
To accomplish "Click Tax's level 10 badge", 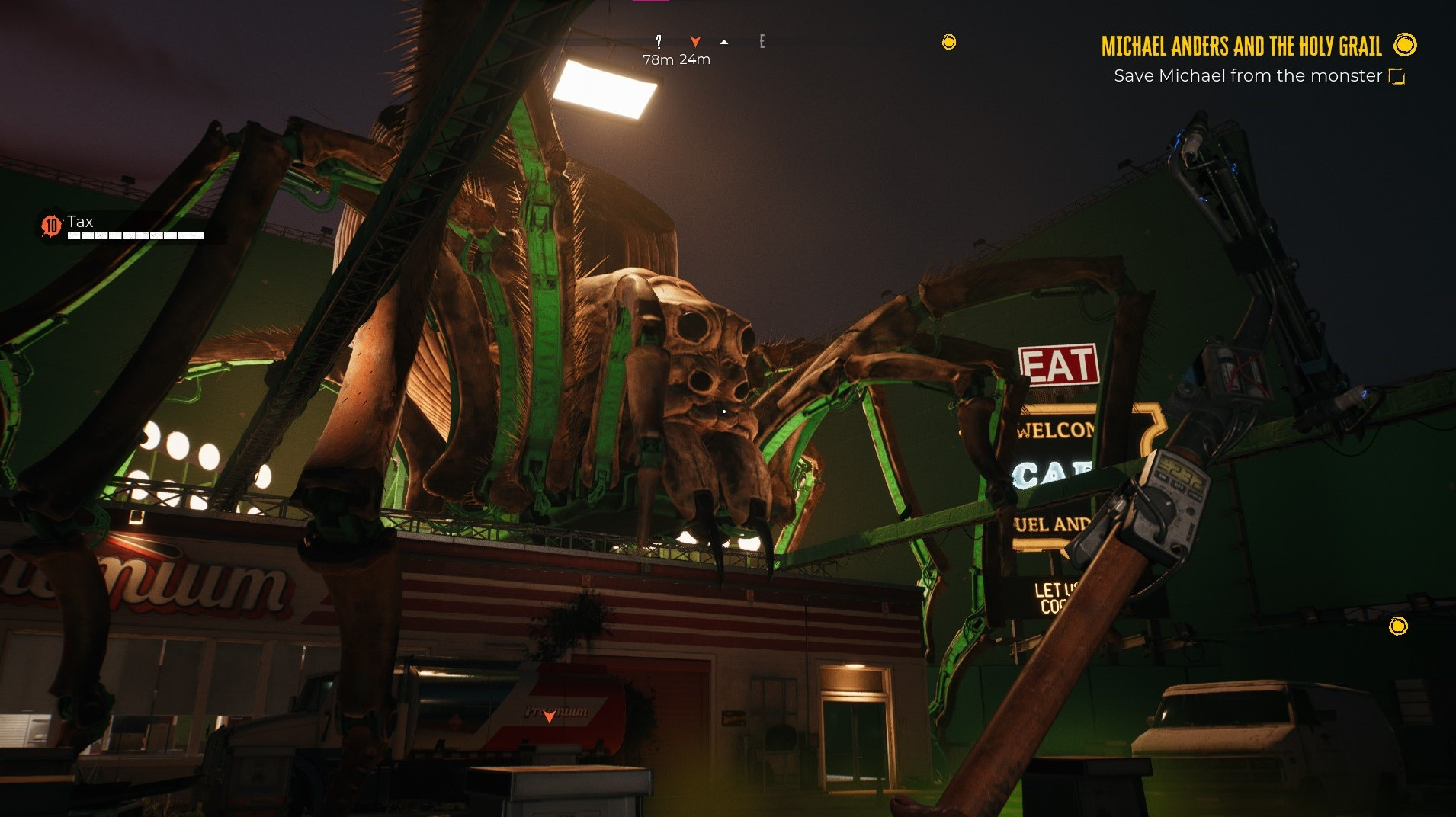I will tap(51, 226).
